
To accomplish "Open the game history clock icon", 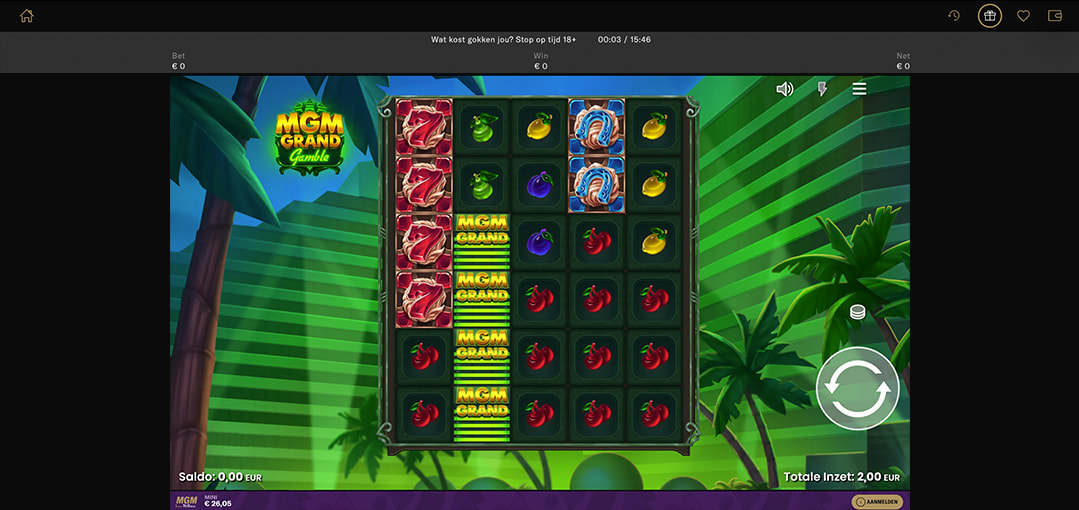I will click(954, 16).
